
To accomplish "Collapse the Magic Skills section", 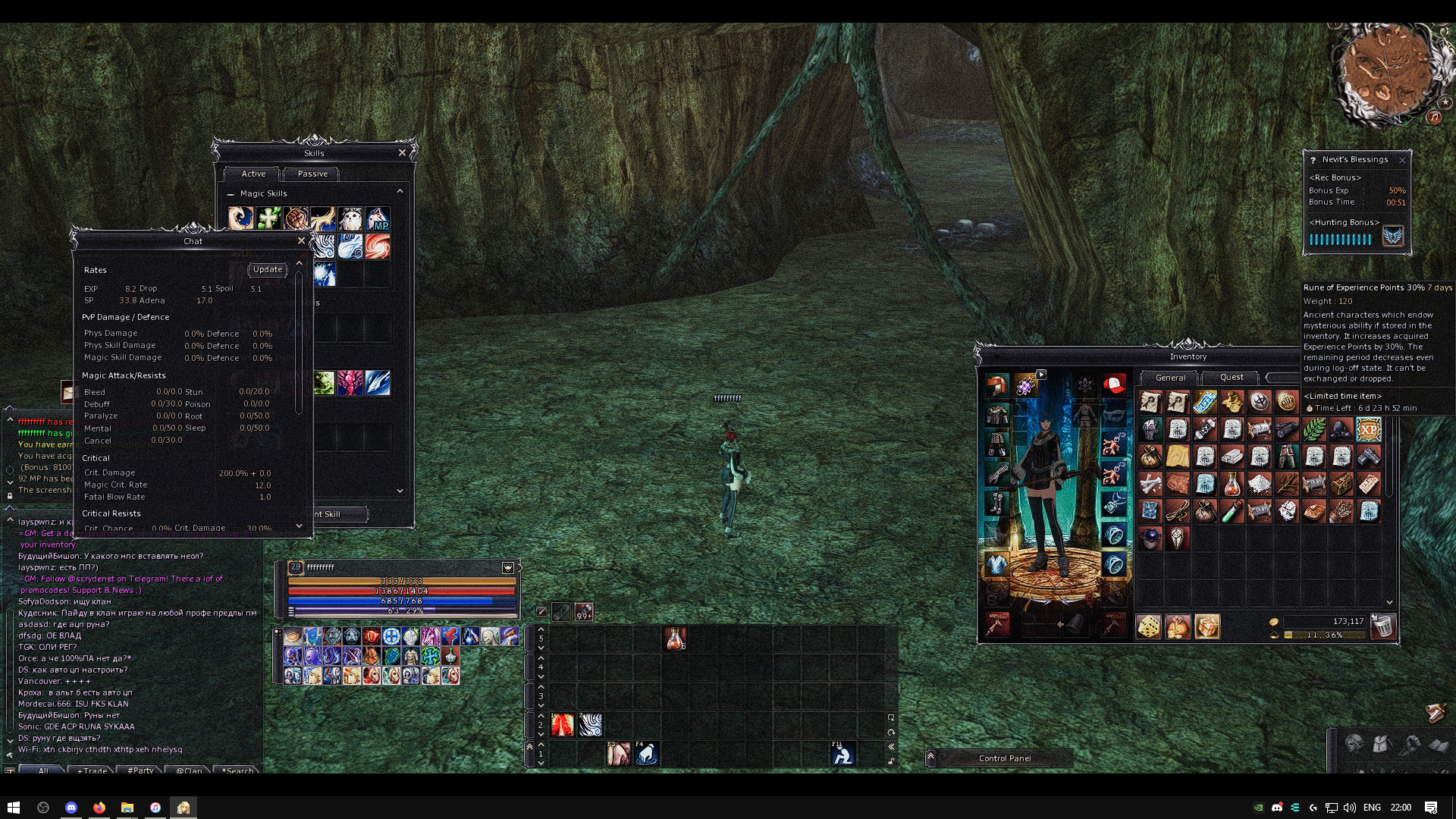I will click(x=231, y=194).
